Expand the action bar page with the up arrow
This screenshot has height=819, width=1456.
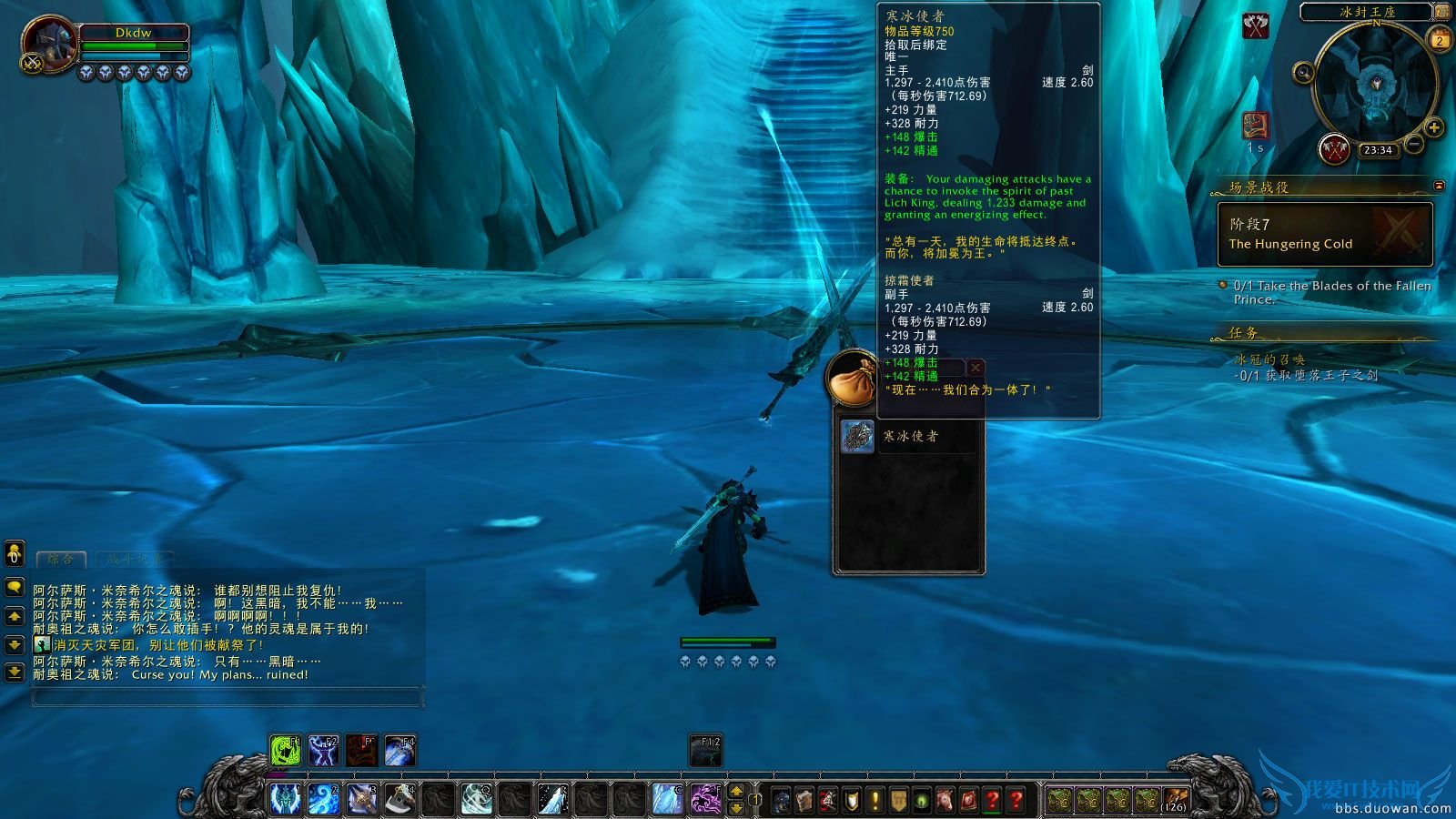tap(735, 792)
